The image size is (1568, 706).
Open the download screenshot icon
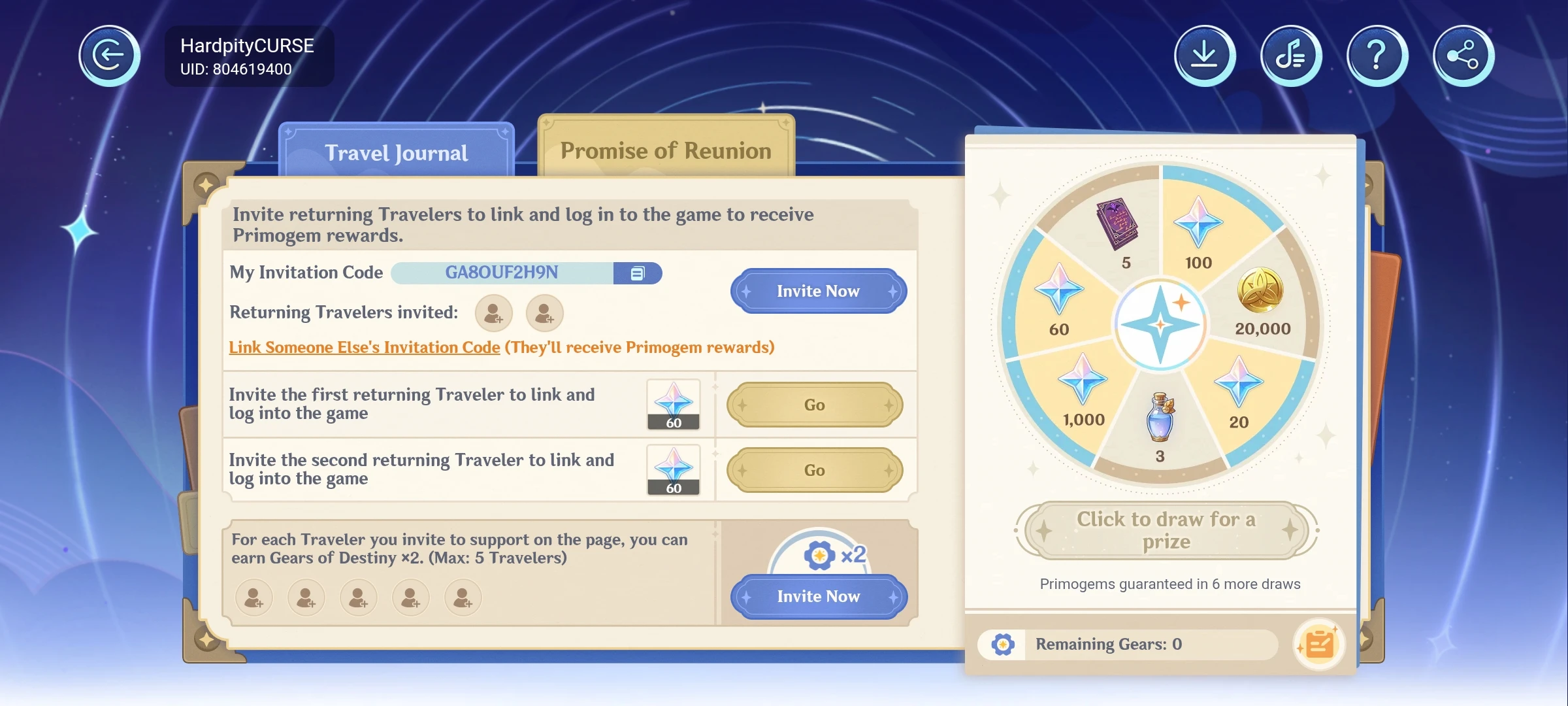(1204, 55)
